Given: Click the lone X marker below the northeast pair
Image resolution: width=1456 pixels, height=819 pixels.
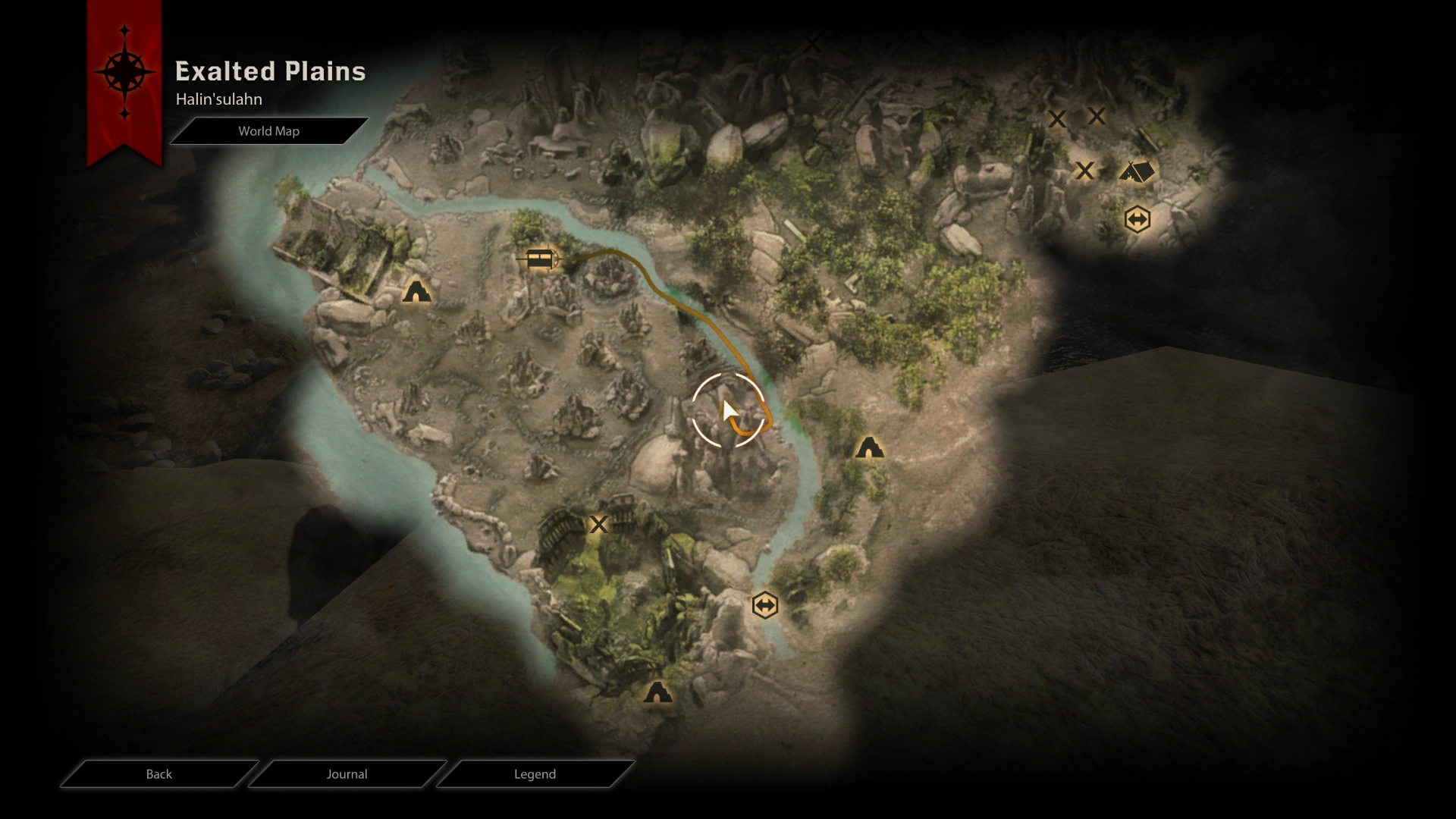Looking at the screenshot, I should tap(1086, 171).
